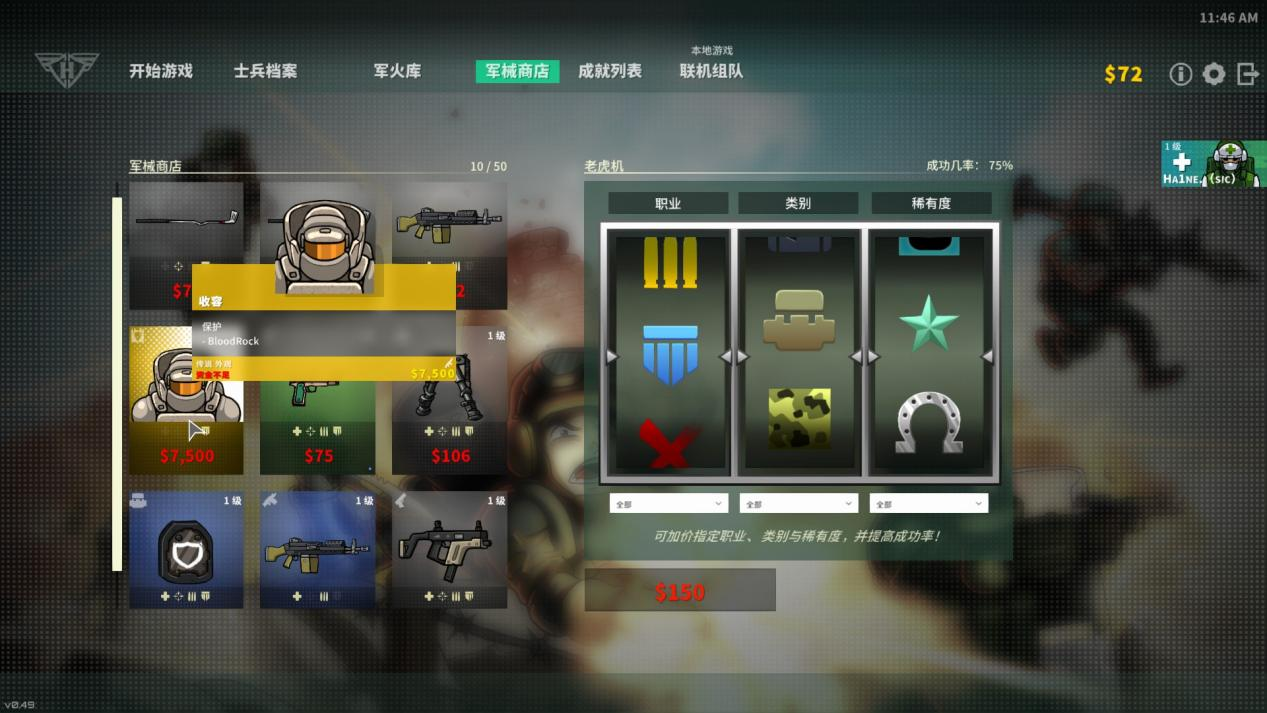This screenshot has height=713, width=1267.
Task: Spin the slot machine for $150
Action: click(680, 590)
